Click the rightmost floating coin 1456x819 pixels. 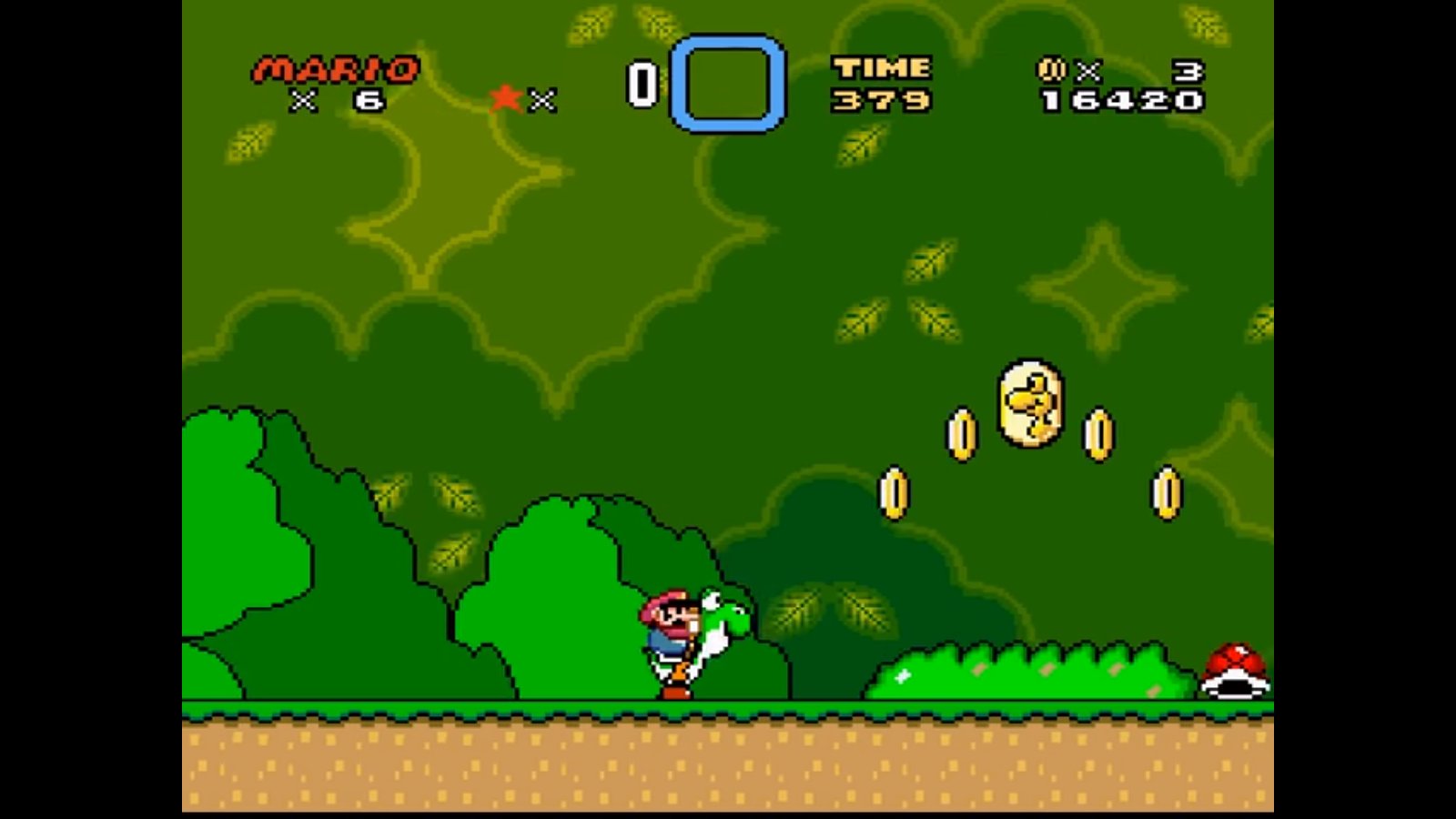tap(1166, 491)
